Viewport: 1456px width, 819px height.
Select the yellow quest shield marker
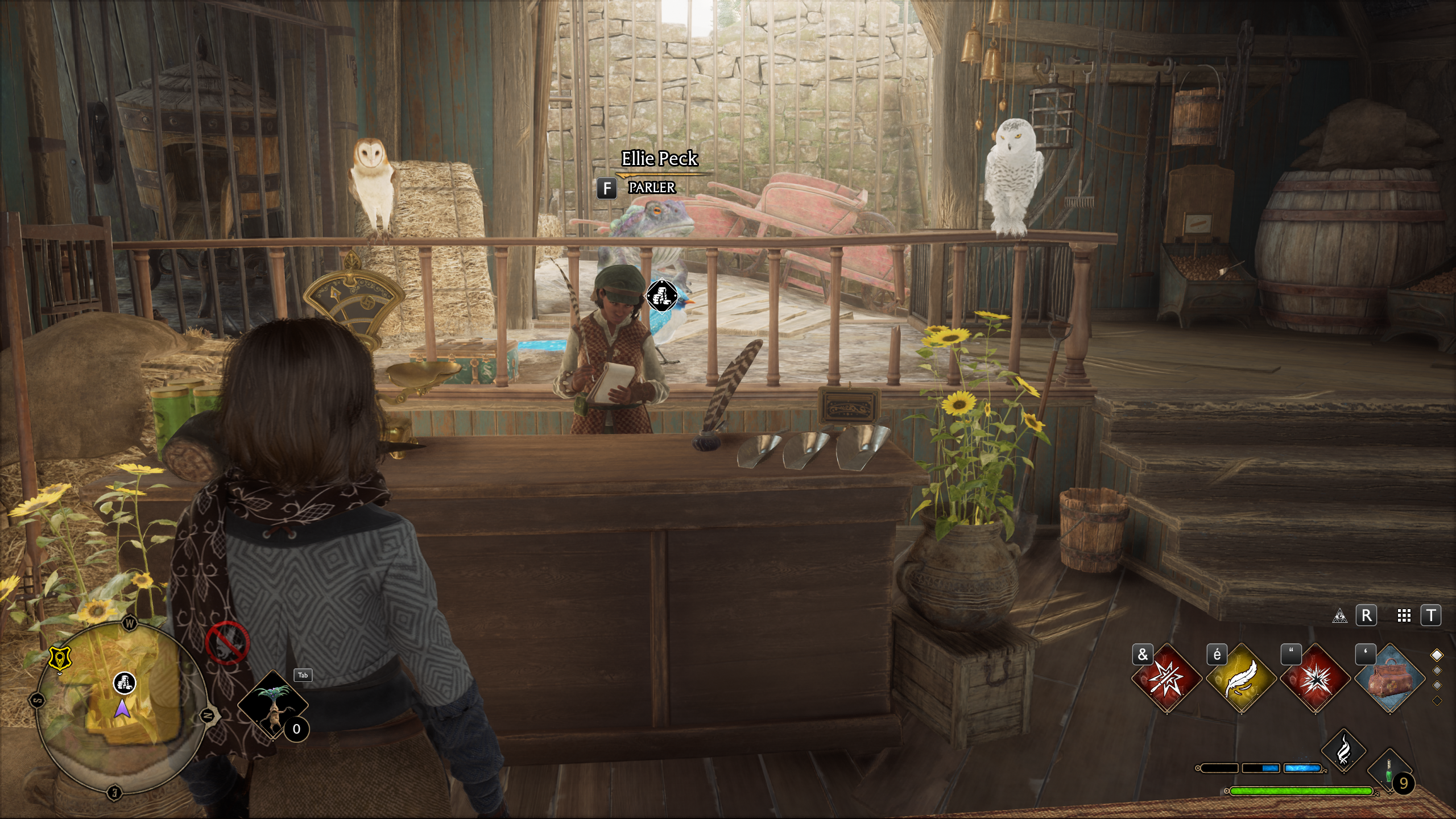click(59, 659)
